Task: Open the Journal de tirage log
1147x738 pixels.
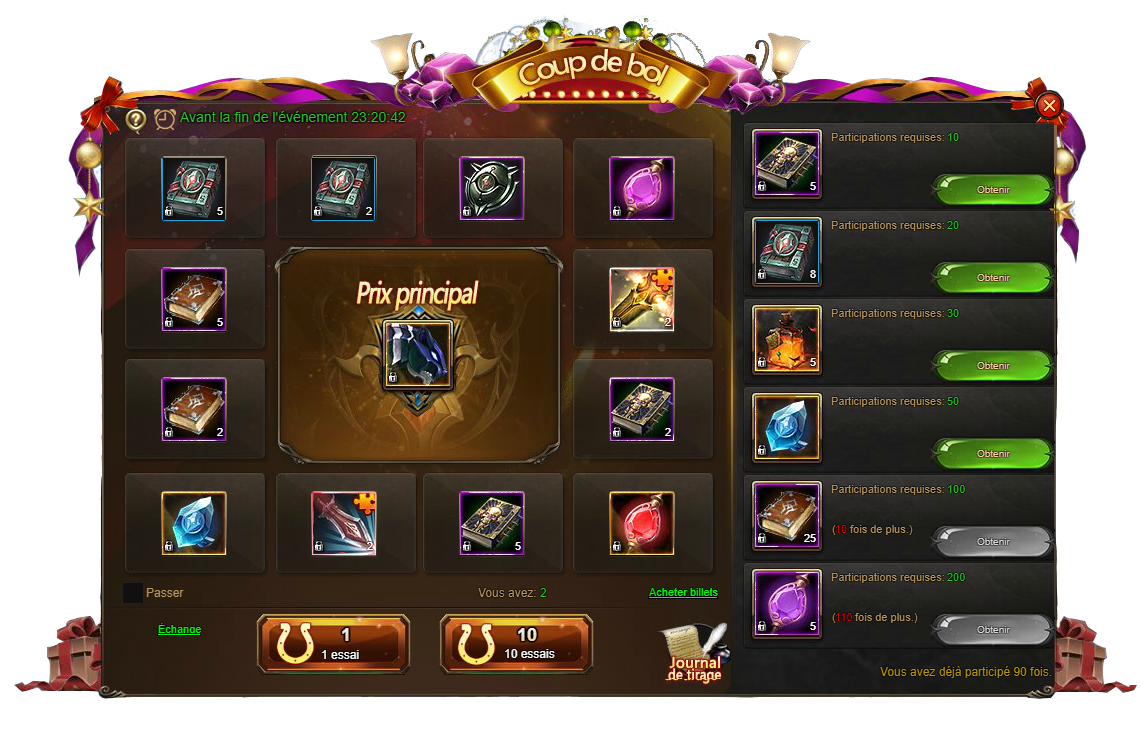Action: [x=695, y=655]
